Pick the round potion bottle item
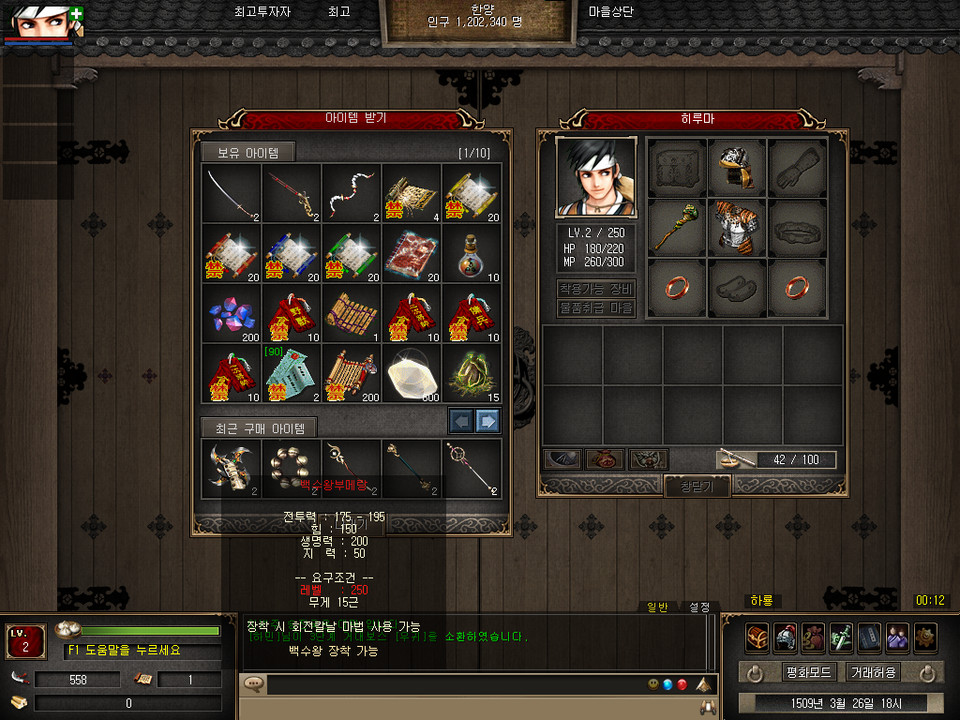 coord(471,253)
